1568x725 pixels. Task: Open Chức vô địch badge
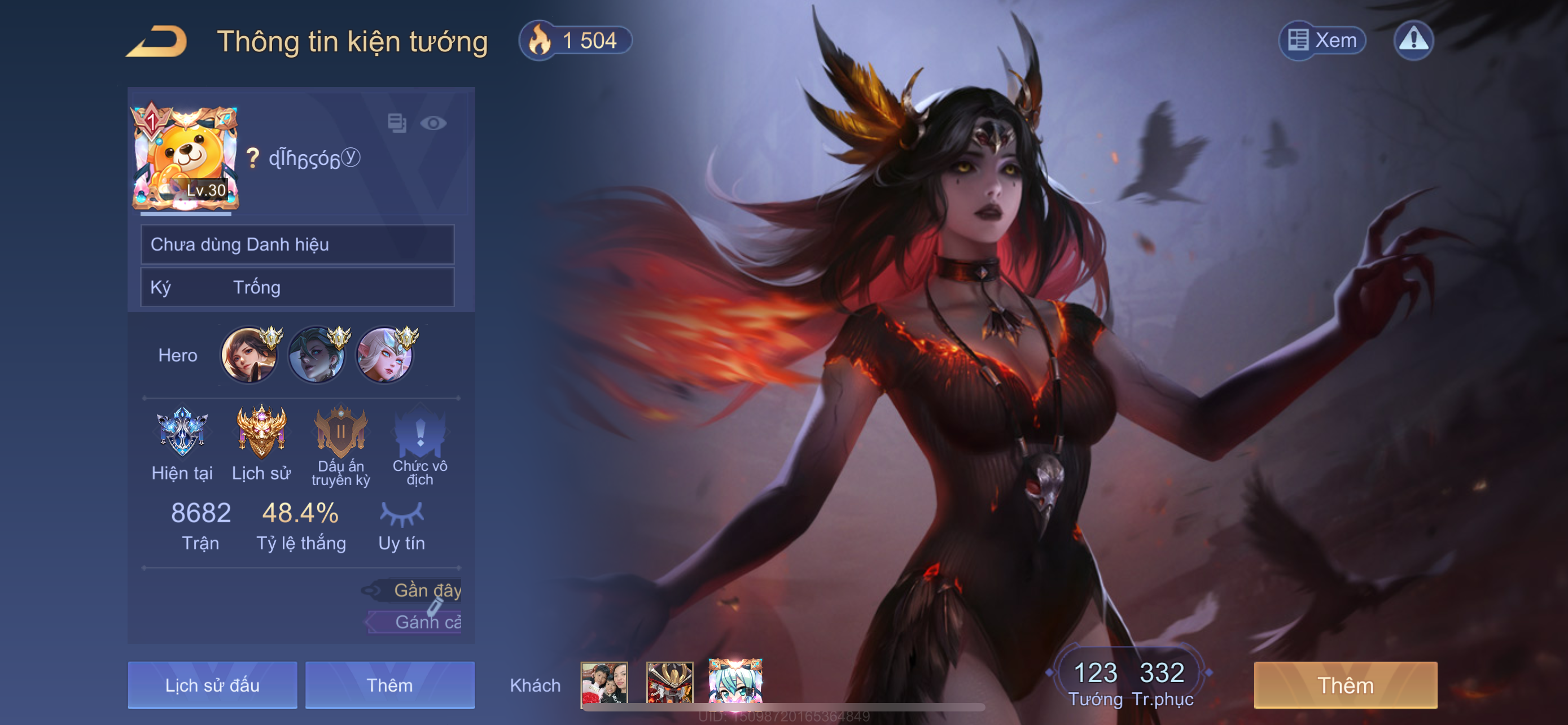420,433
